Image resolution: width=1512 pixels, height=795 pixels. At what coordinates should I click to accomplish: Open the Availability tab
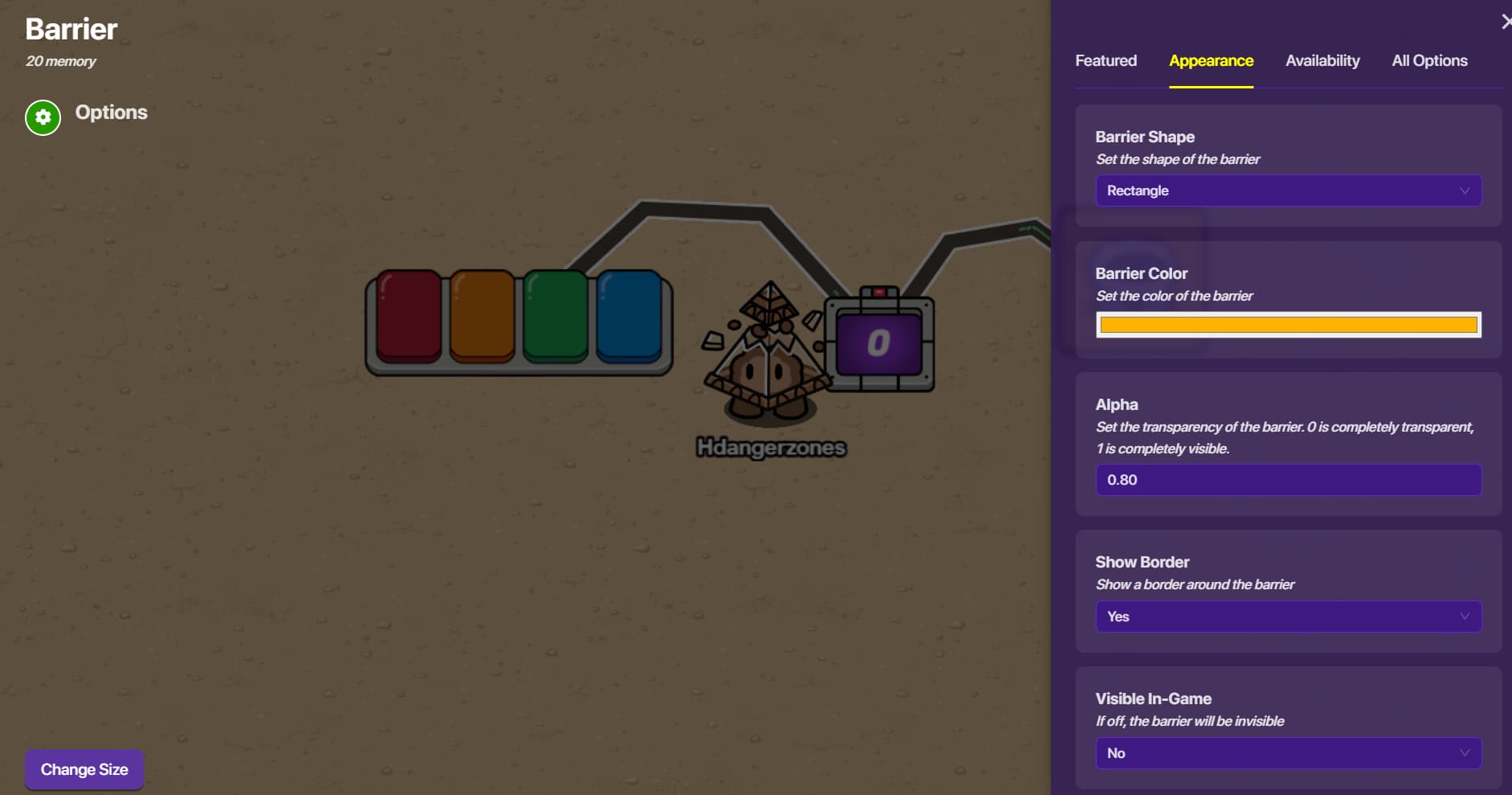(1322, 61)
